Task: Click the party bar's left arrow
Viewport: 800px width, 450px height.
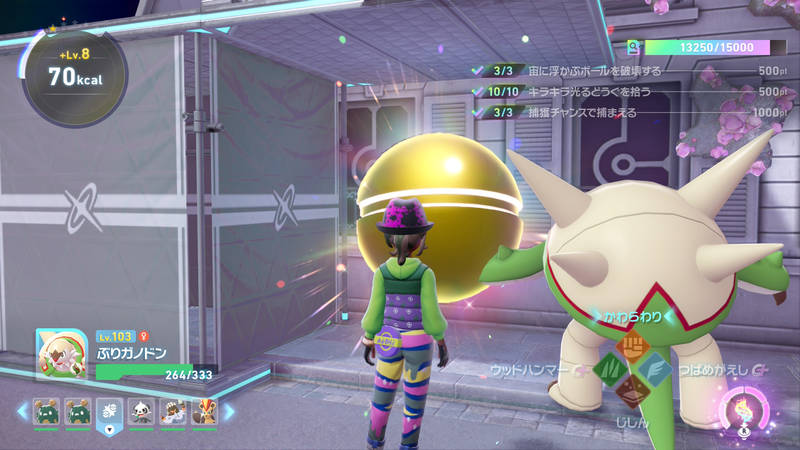Action: tap(20, 411)
